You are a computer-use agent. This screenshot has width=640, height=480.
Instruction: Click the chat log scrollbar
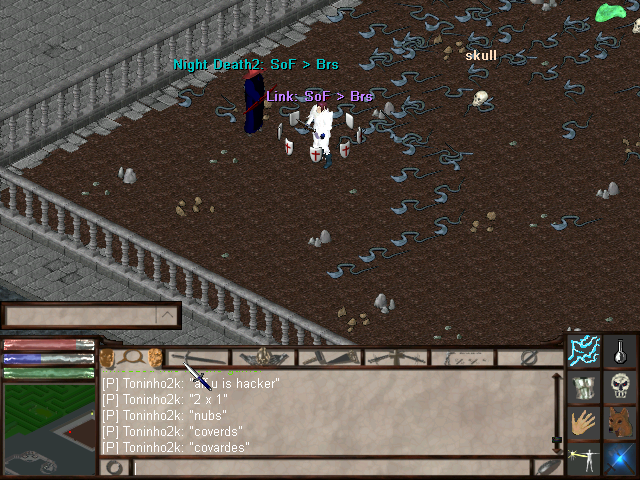click(x=557, y=412)
